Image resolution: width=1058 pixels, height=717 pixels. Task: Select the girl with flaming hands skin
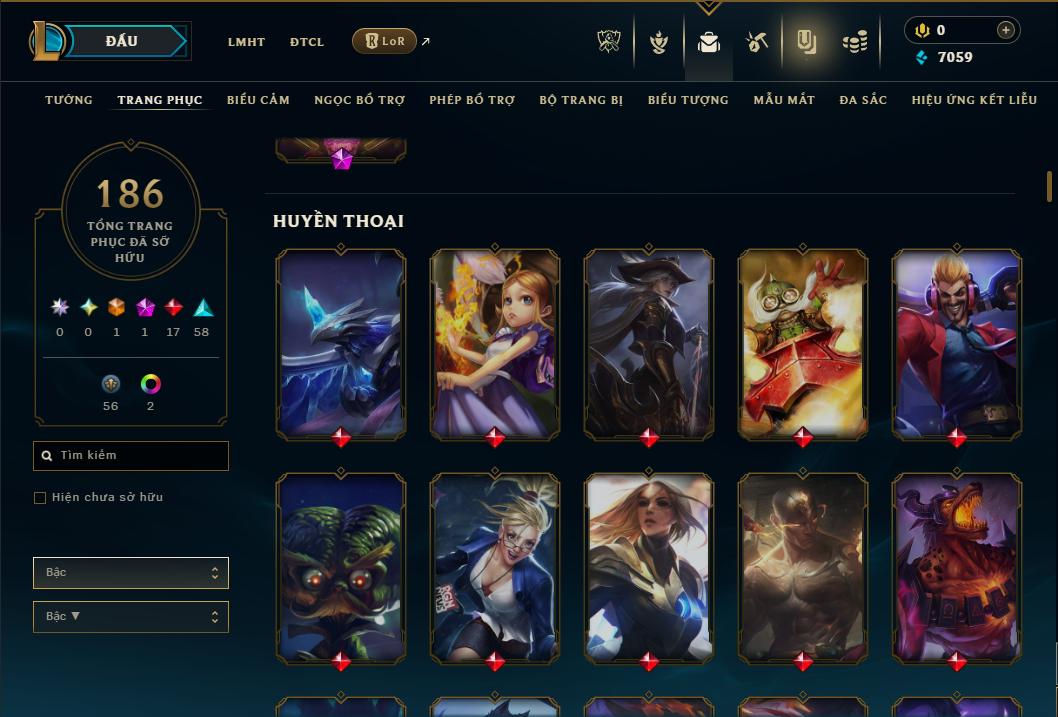[x=495, y=342]
